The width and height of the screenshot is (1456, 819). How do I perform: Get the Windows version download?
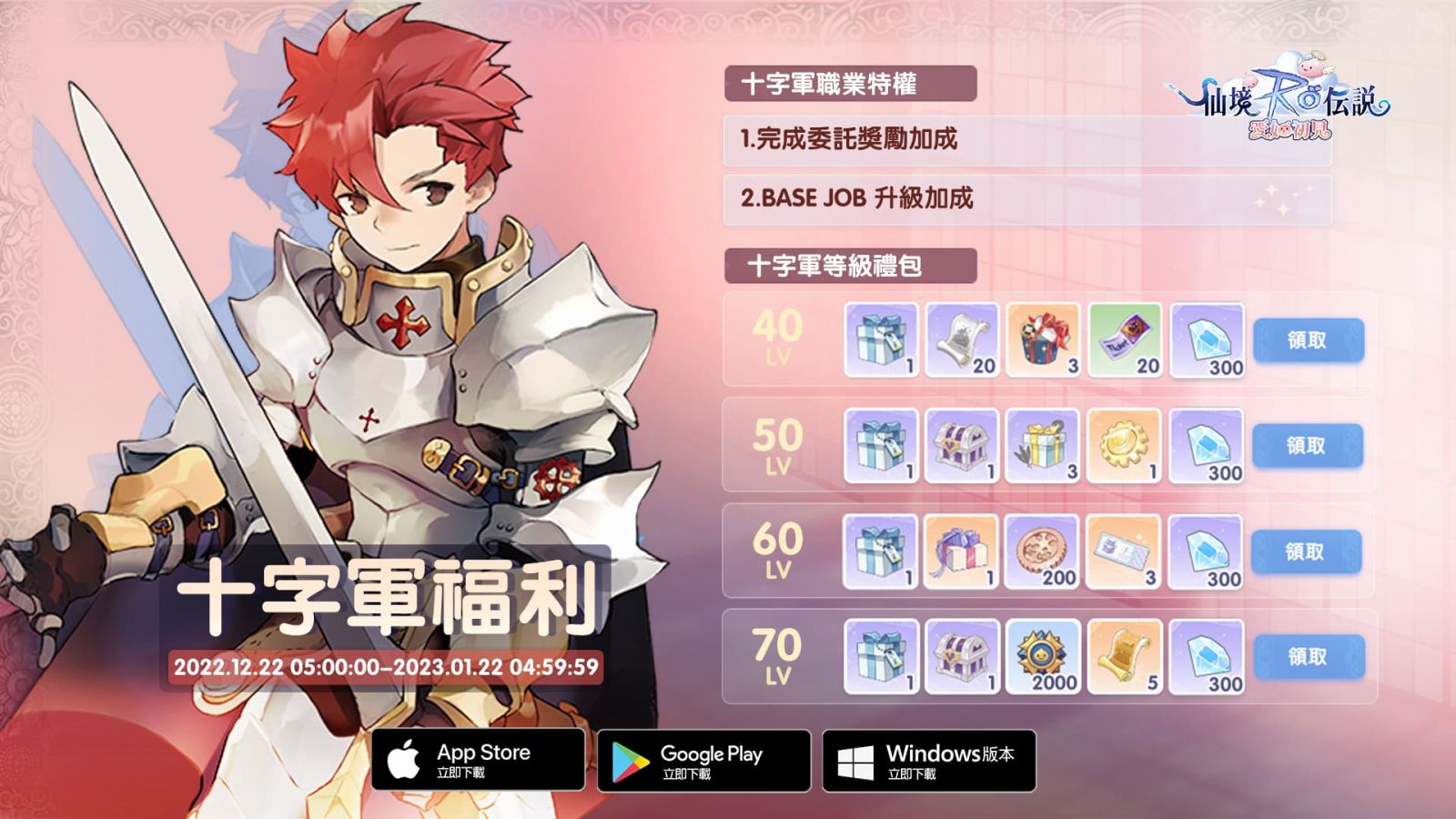pyautogui.click(x=928, y=761)
